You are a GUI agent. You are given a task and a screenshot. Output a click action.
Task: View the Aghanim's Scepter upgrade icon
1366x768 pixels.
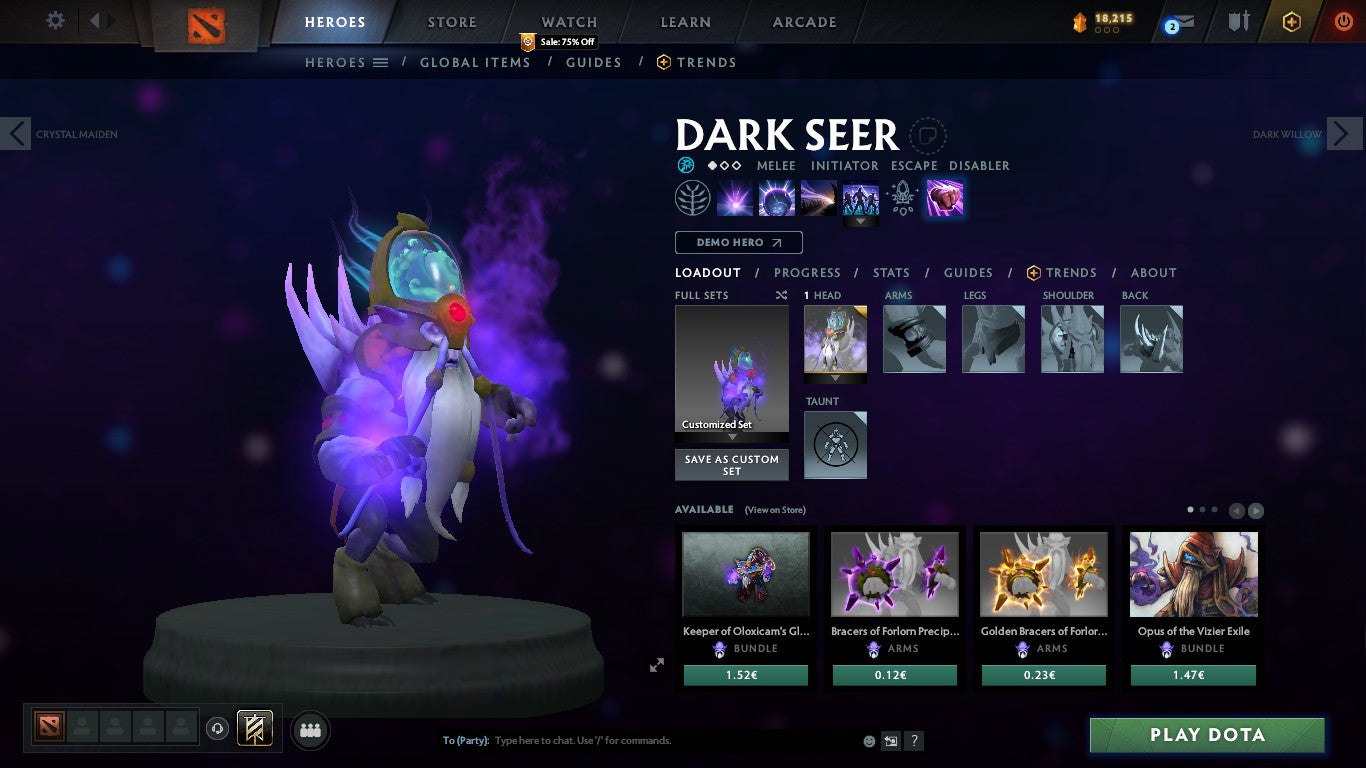902,200
